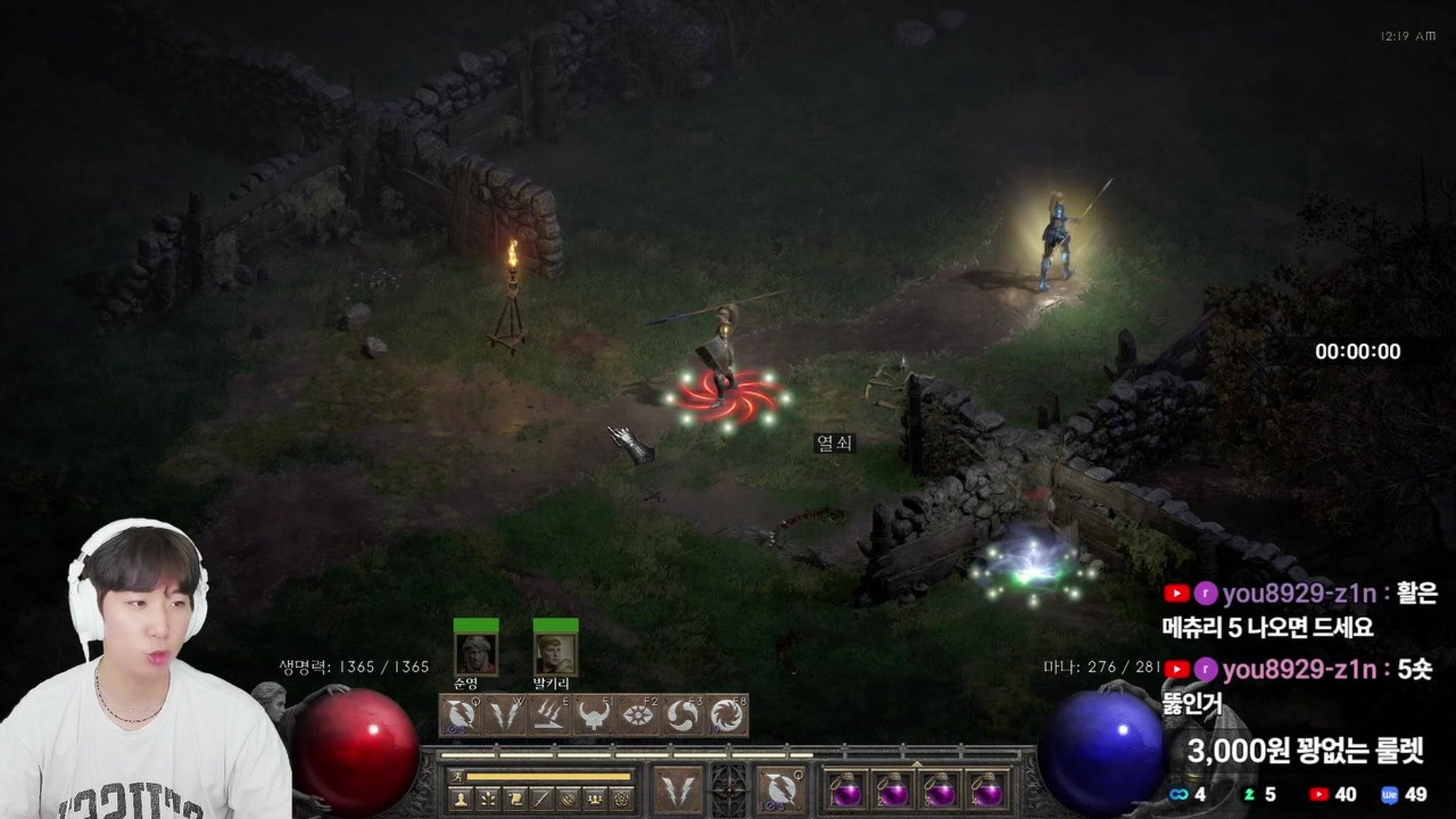
Task: Activate the E claw slash hotbar skill
Action: [x=550, y=715]
